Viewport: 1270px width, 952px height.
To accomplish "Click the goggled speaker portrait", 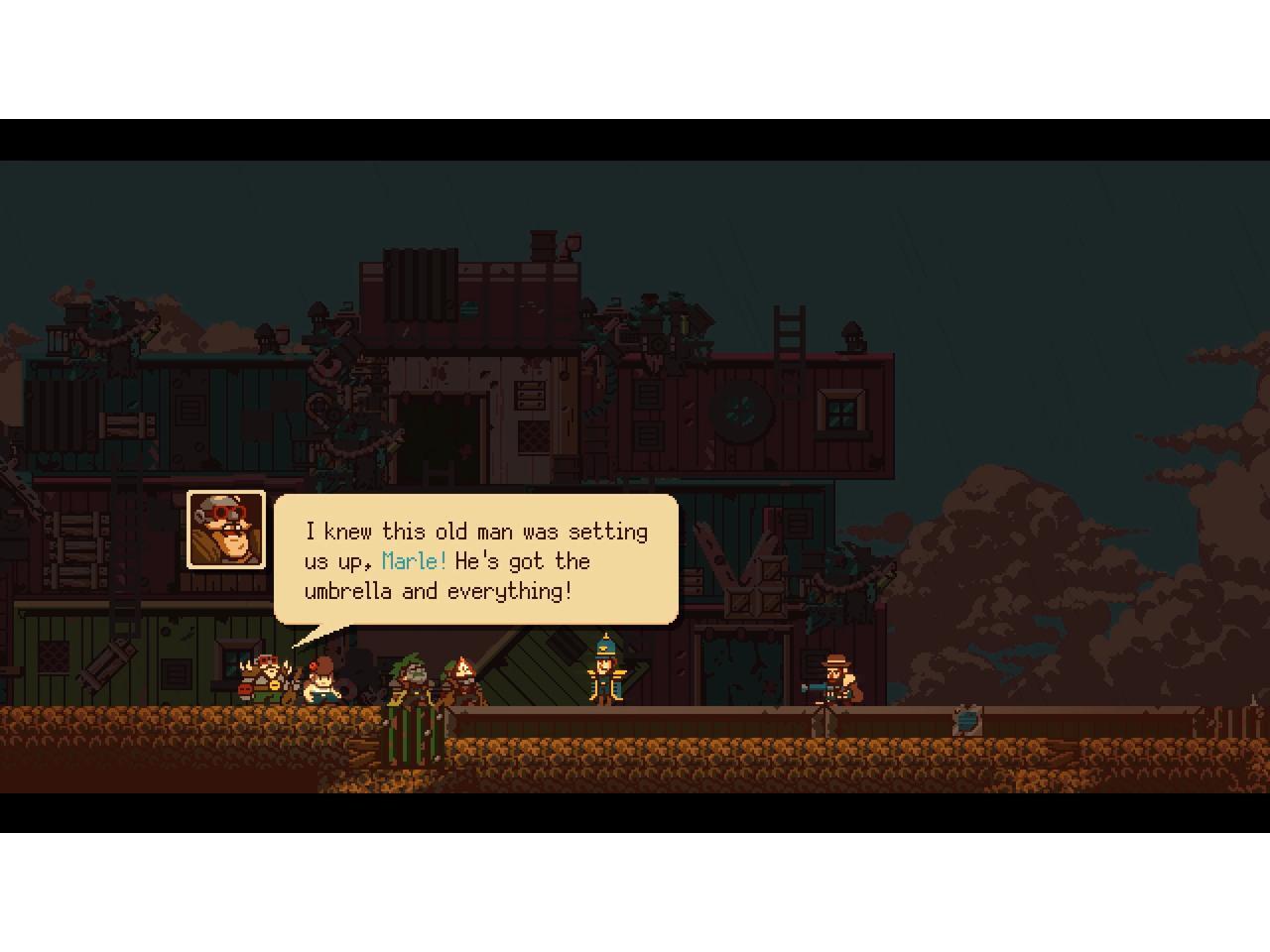I will pyautogui.click(x=226, y=531).
